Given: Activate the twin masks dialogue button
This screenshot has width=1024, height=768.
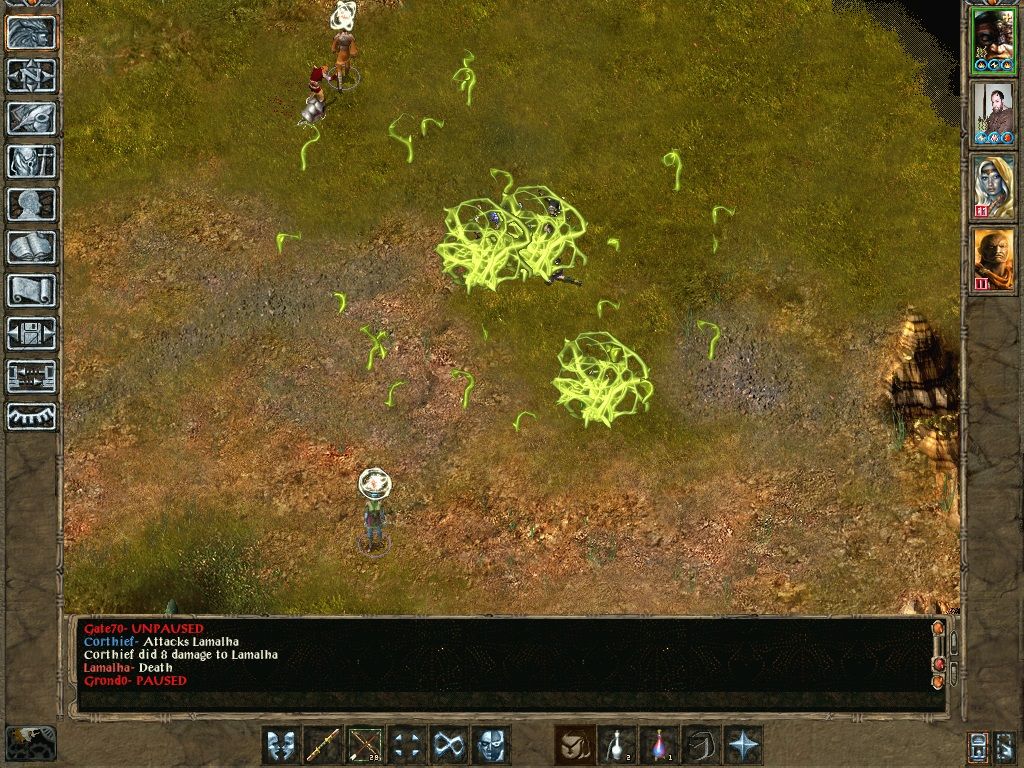Looking at the screenshot, I should 281,745.
